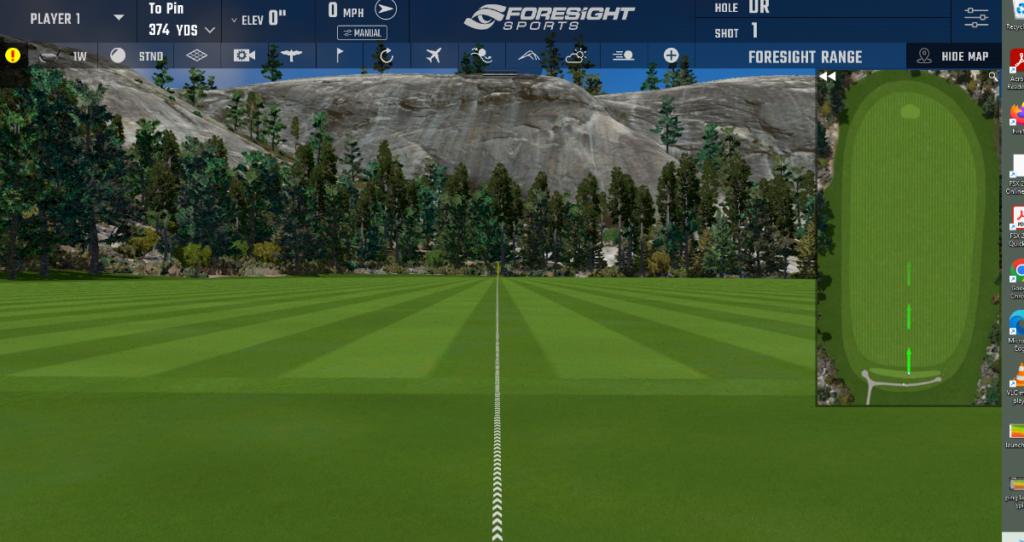Click the wind direction arrow icon
1024x542 pixels.
pyautogui.click(x=385, y=10)
